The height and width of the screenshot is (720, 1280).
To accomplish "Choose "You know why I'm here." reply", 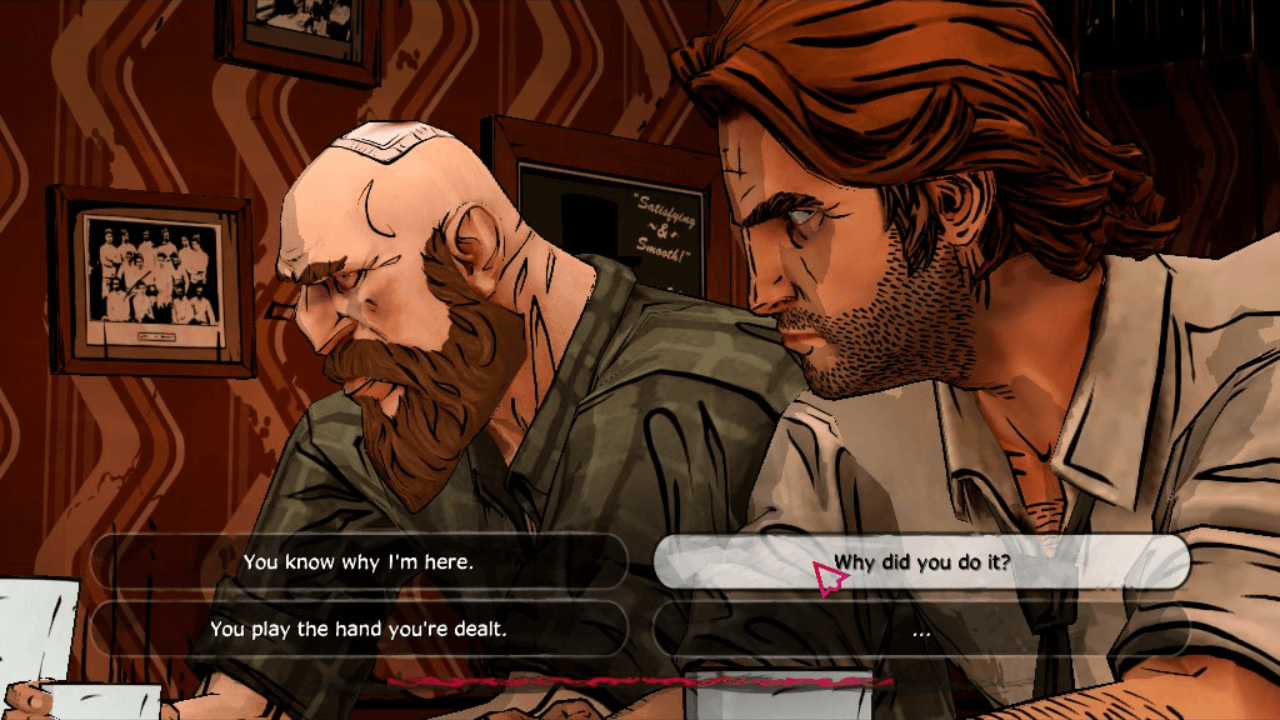I will 358,562.
